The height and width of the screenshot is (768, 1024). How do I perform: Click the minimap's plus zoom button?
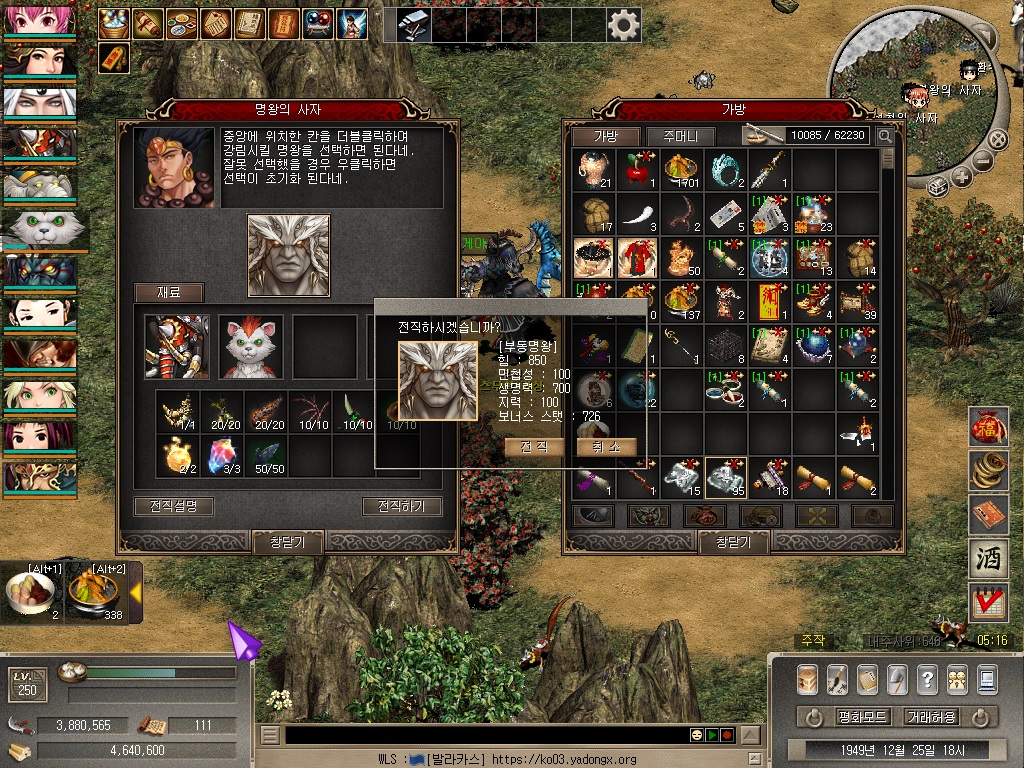962,177
